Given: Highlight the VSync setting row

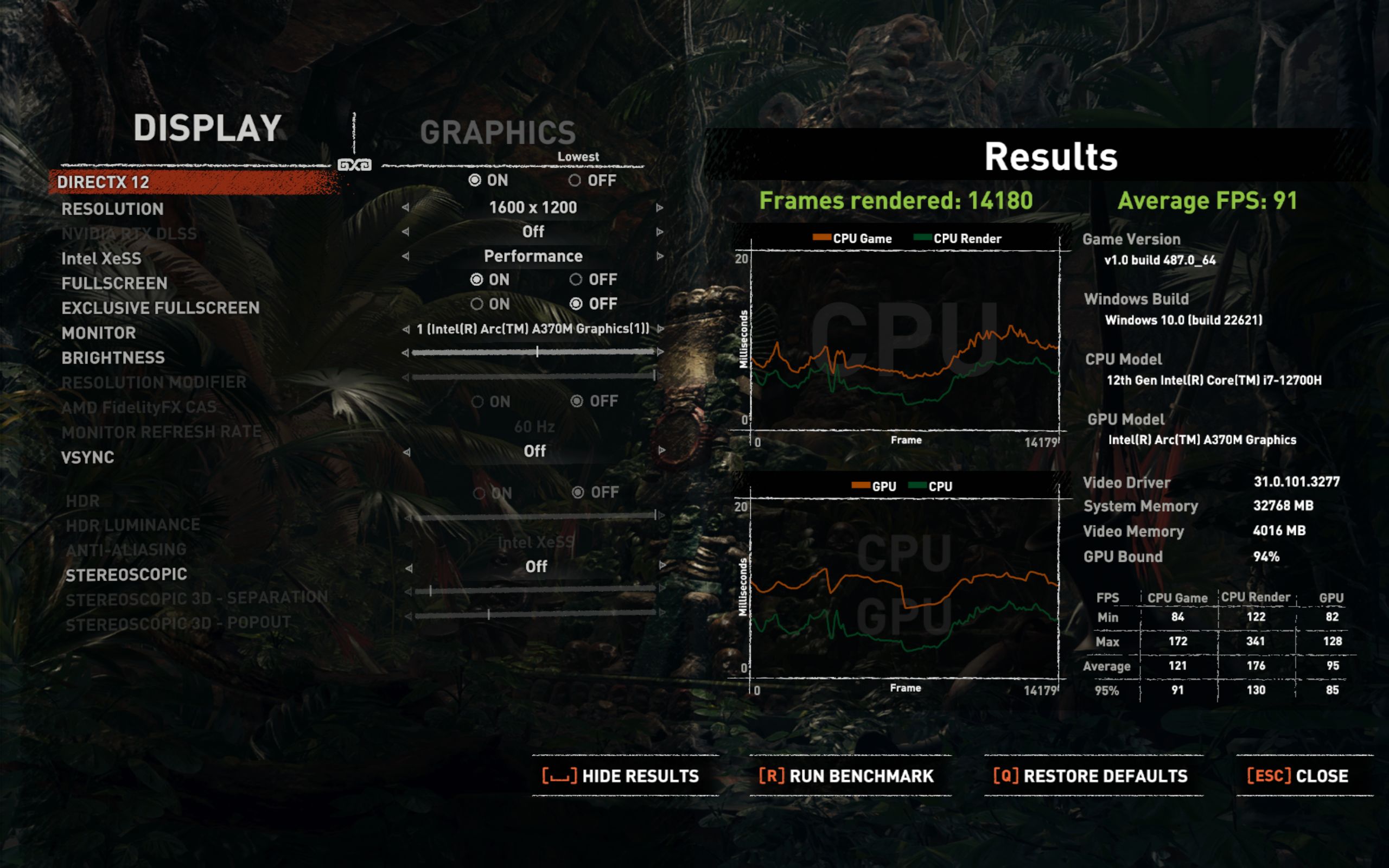Looking at the screenshot, I should click(88, 457).
